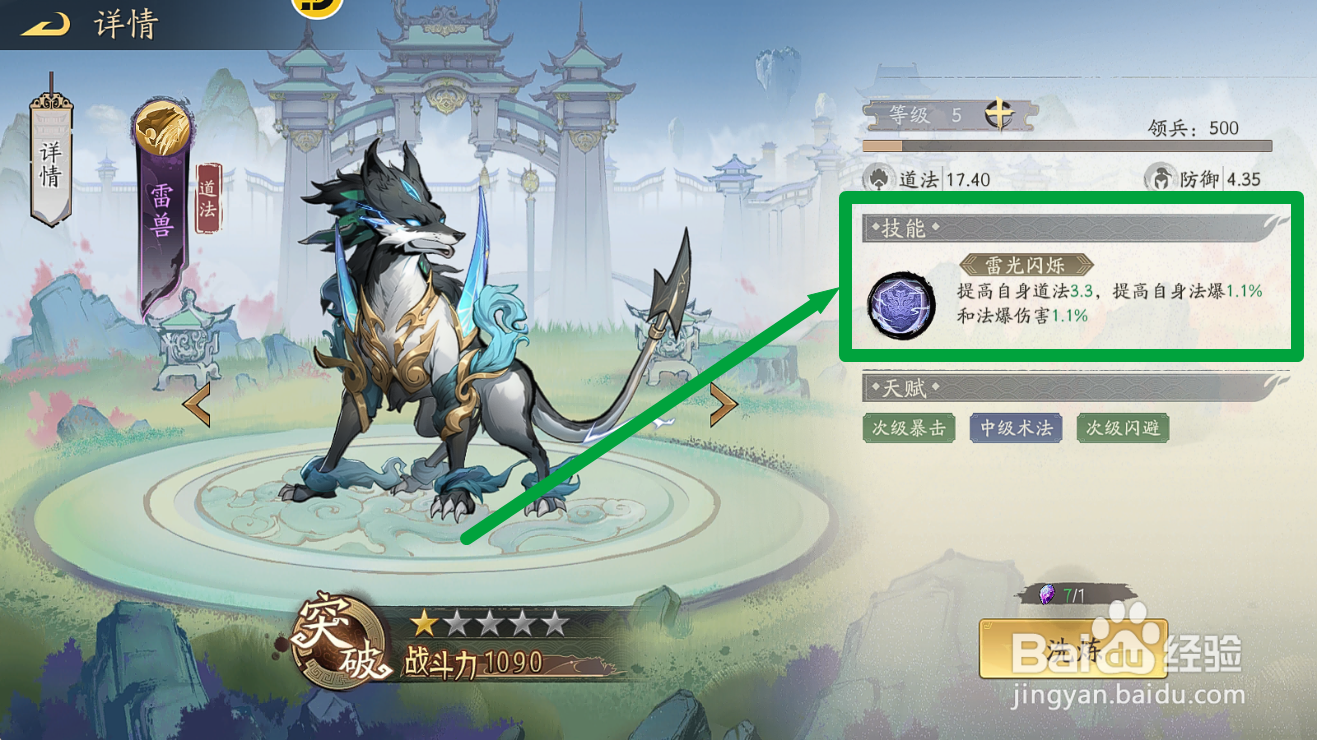Click the 道法 type seal icon
Image resolution: width=1317 pixels, height=740 pixels.
(209, 198)
